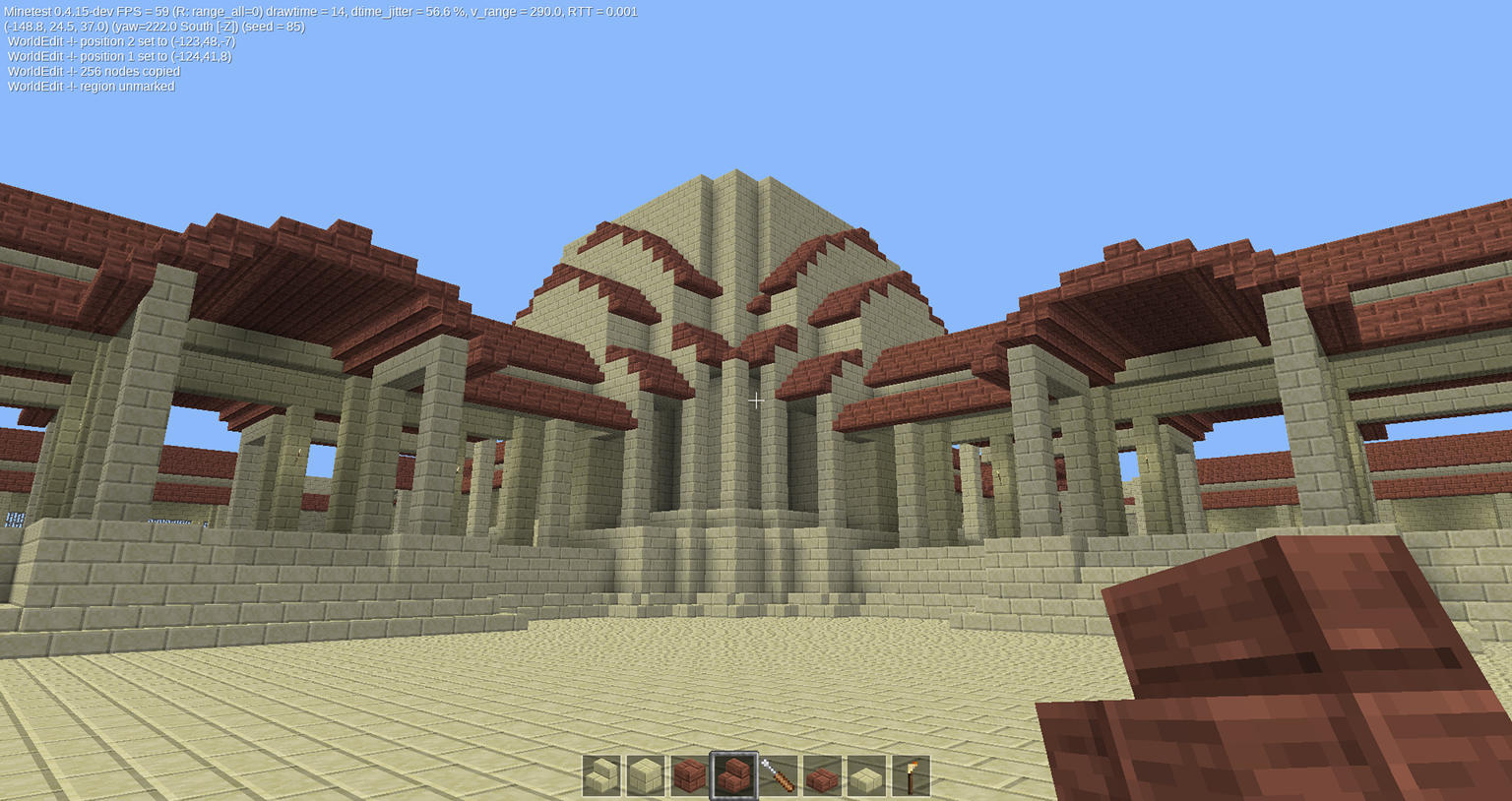Choose the sandstone brick slab slot
Image resolution: width=1512 pixels, height=801 pixels.
[866, 775]
